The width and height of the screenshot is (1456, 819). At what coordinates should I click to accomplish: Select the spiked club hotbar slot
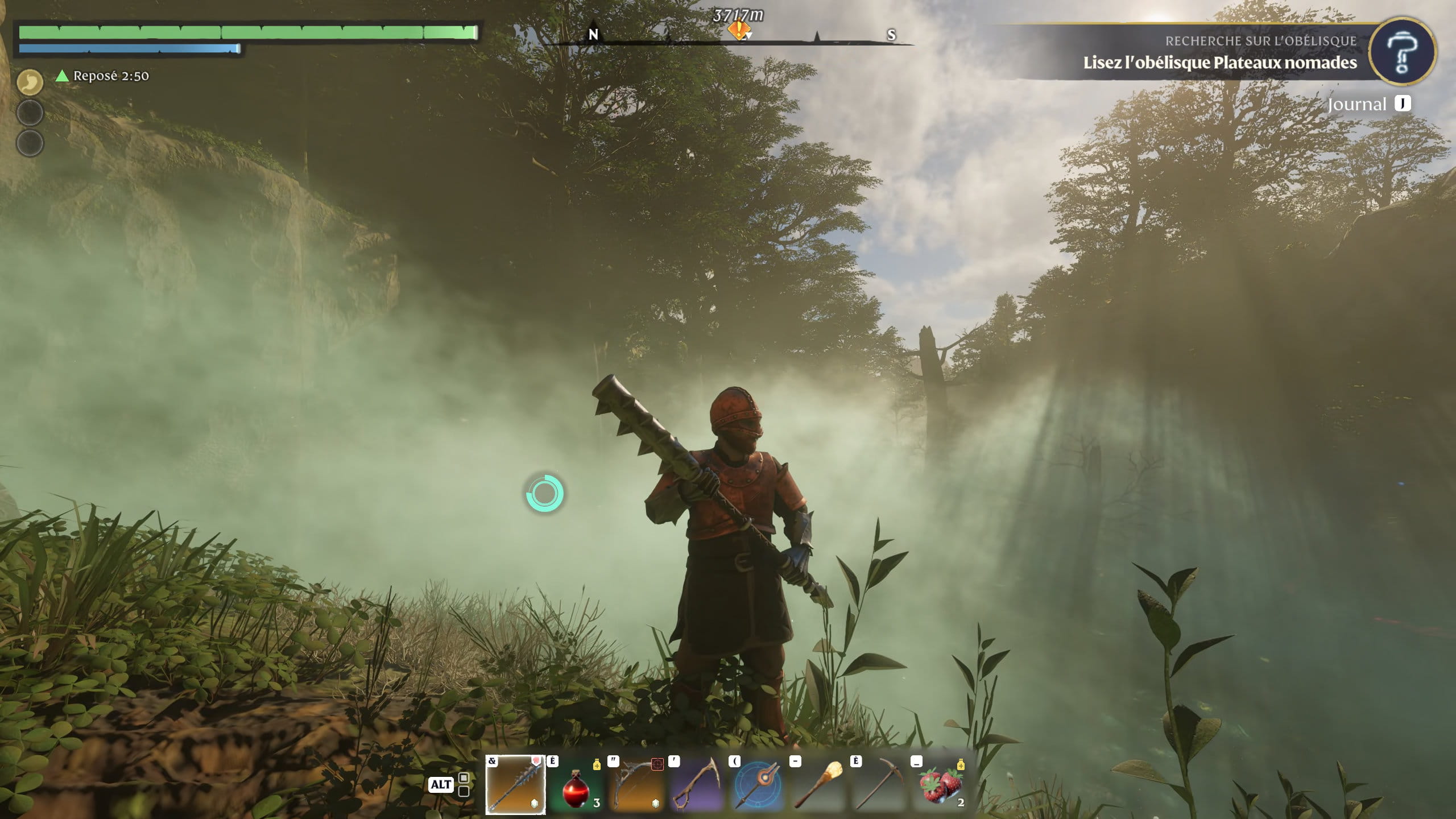coord(515,785)
